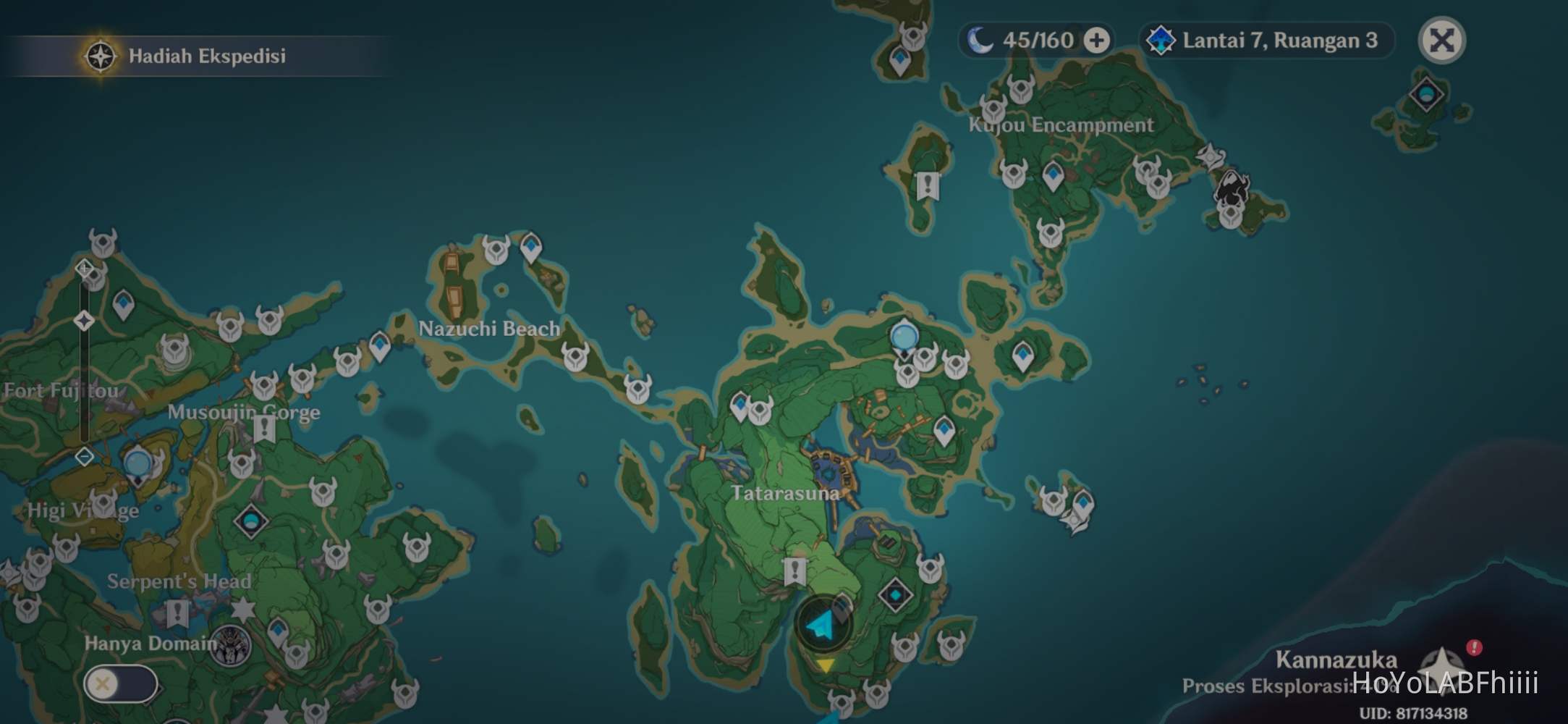Select the Hanya Domain entrance icon
This screenshot has height=724, width=1568.
230,646
